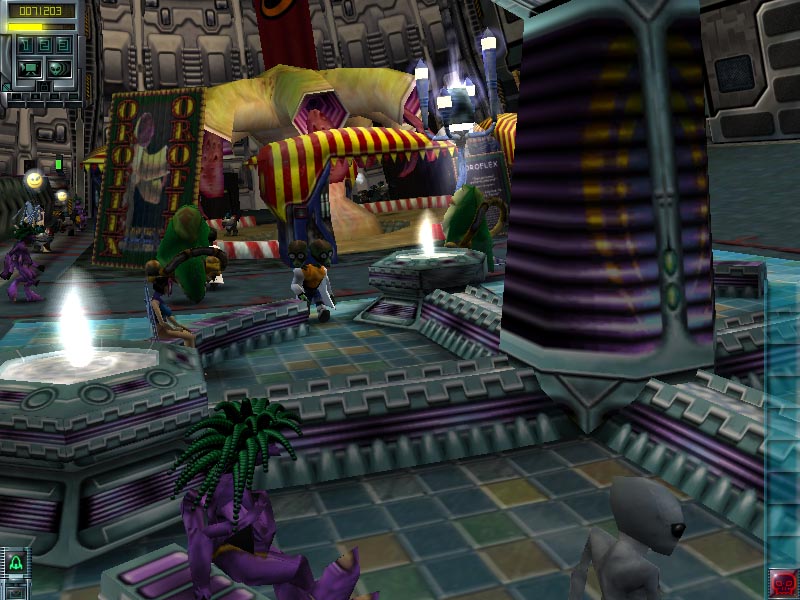
Task: Select the deck 3 button
Action: [x=62, y=45]
